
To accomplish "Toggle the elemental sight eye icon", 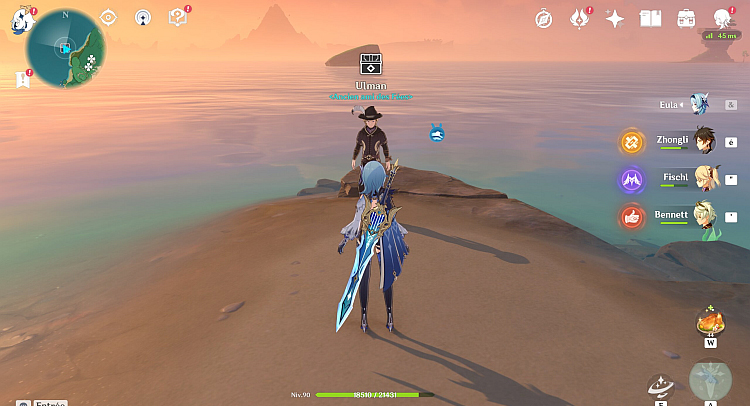I will 109,17.
